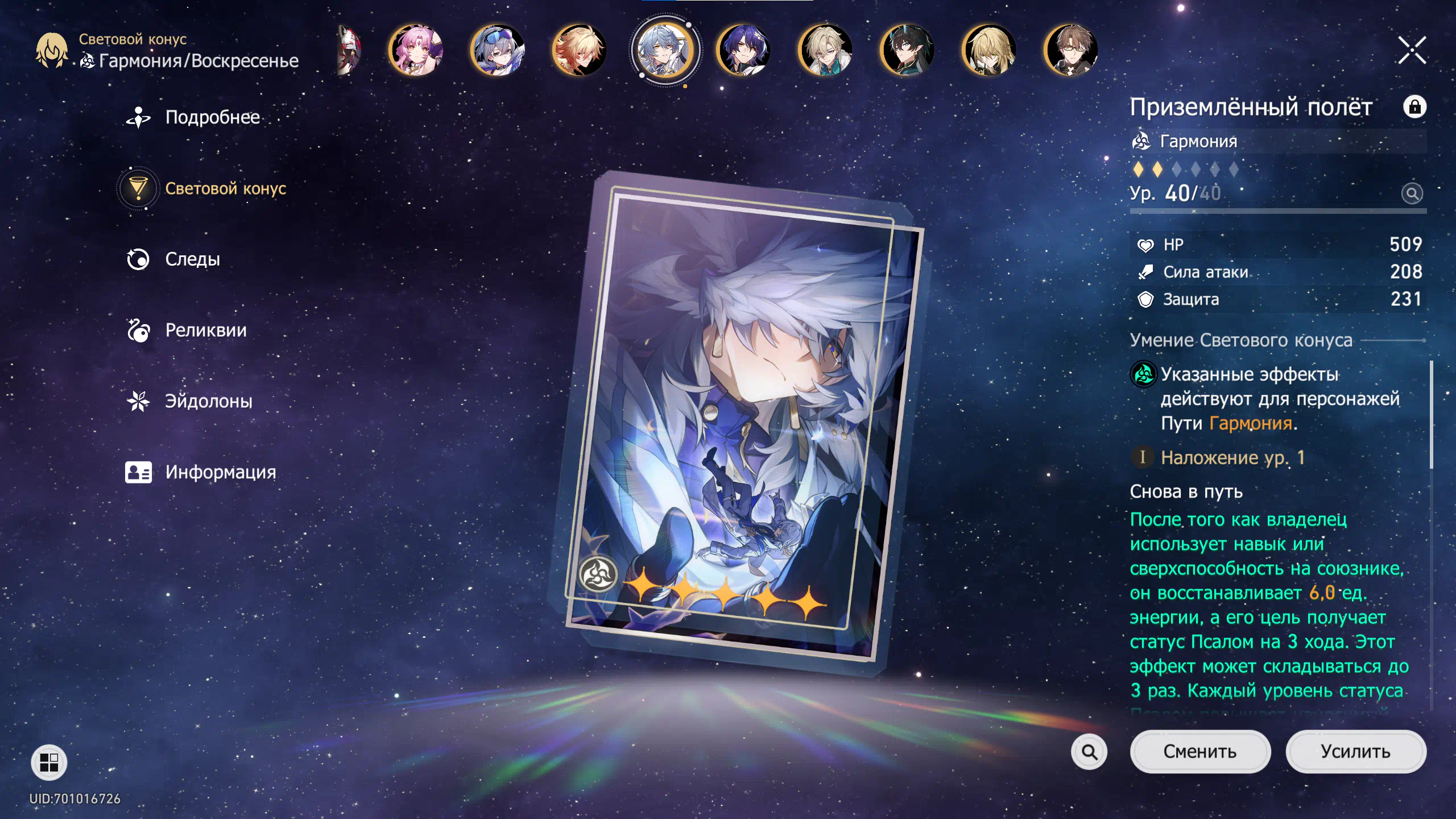Select the Световой конус tab
This screenshot has width=1456, height=819.
[x=225, y=188]
